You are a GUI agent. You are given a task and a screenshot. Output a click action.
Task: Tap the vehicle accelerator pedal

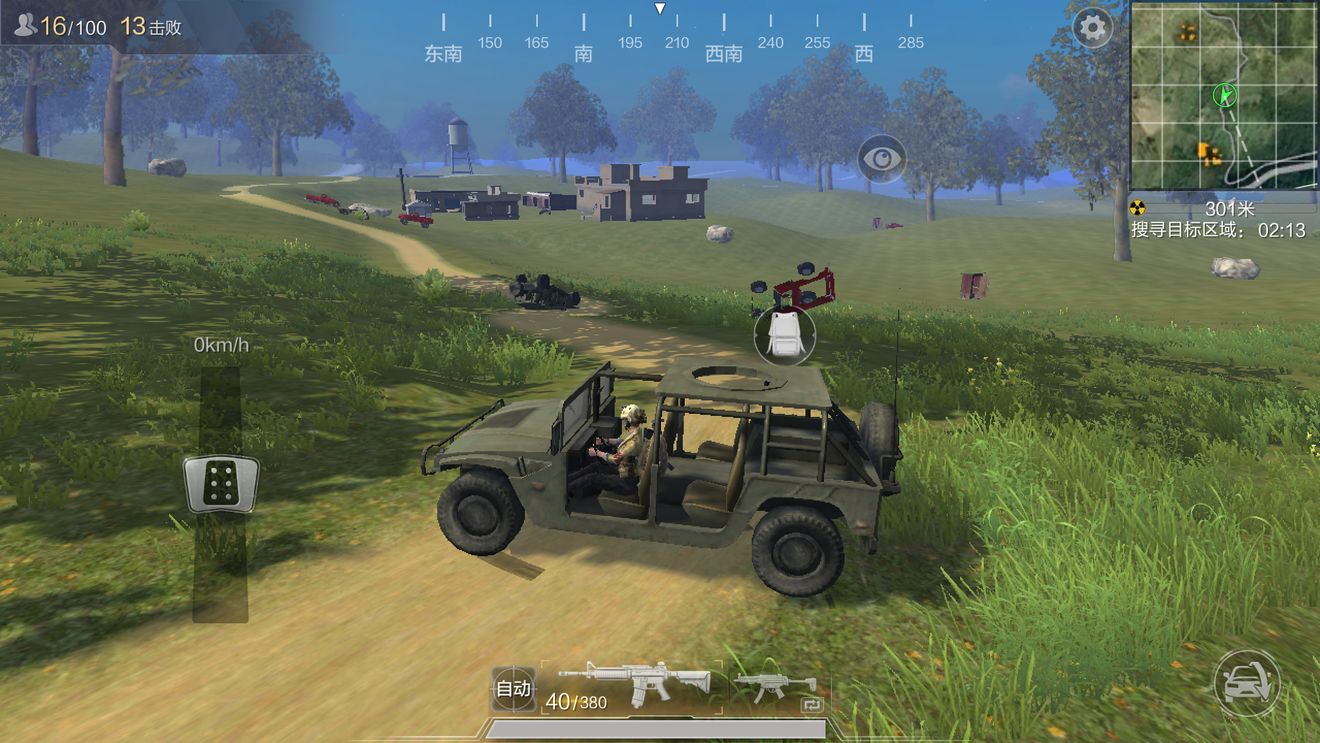tap(221, 484)
